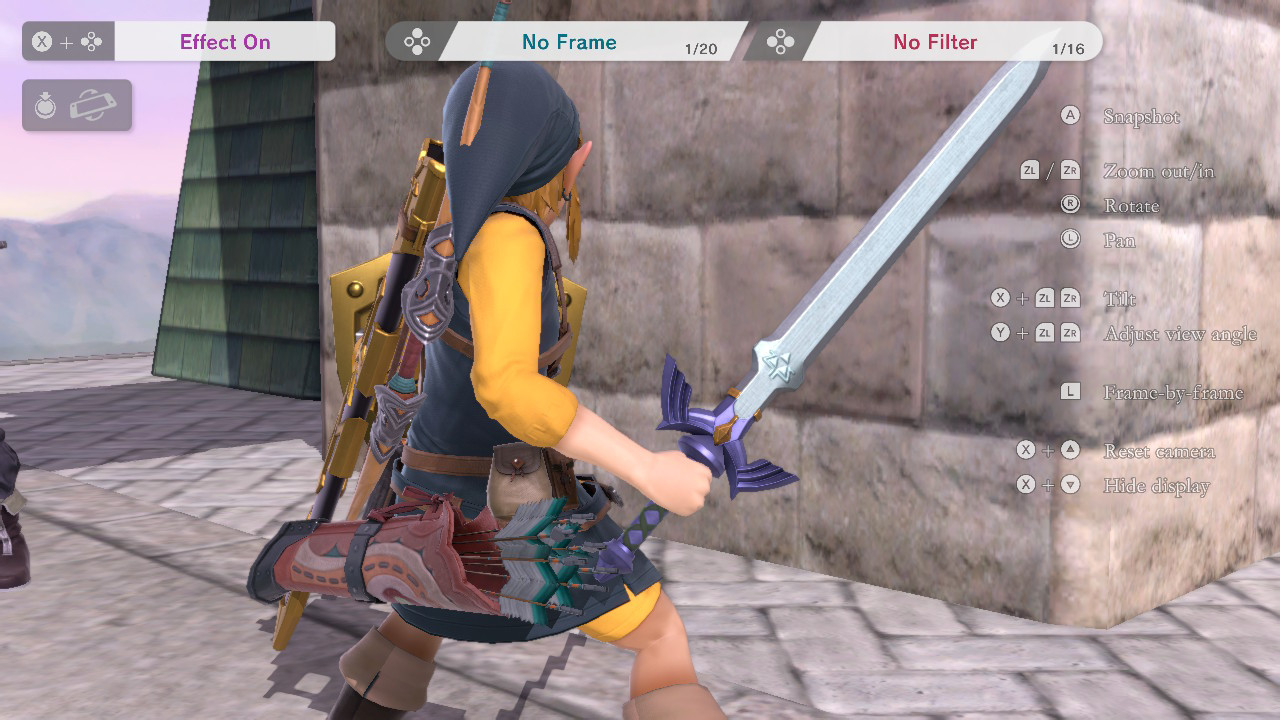Click the A button icon beside Snapshot
This screenshot has height=720, width=1280.
click(1070, 115)
